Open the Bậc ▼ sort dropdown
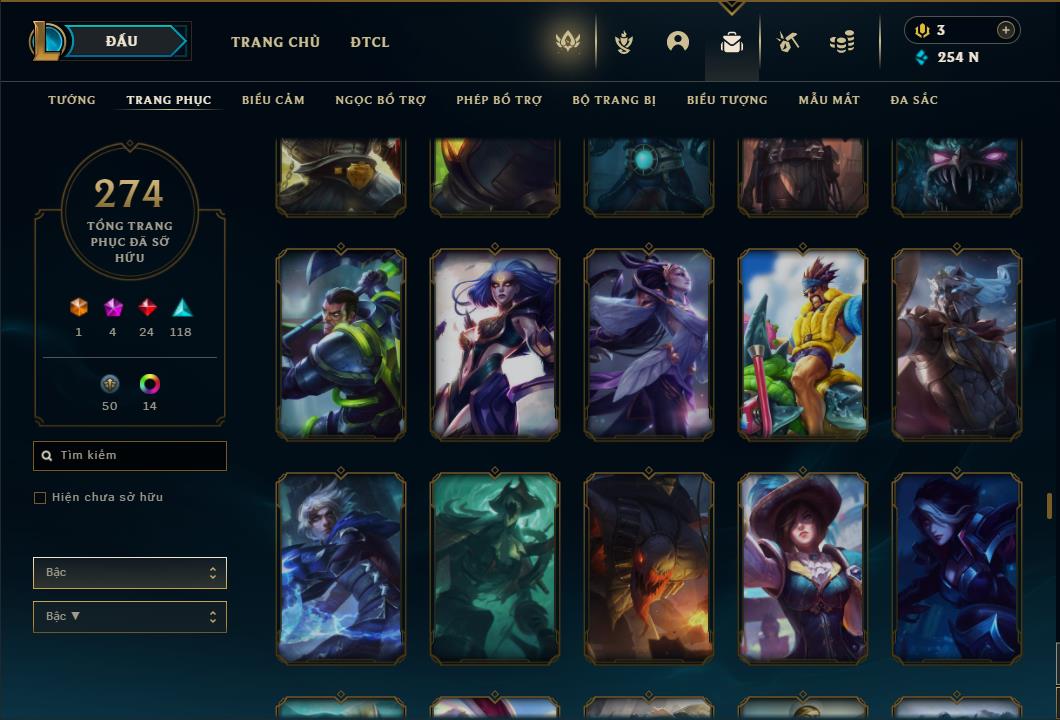Screen dimensions: 1060x720 [x=130, y=617]
